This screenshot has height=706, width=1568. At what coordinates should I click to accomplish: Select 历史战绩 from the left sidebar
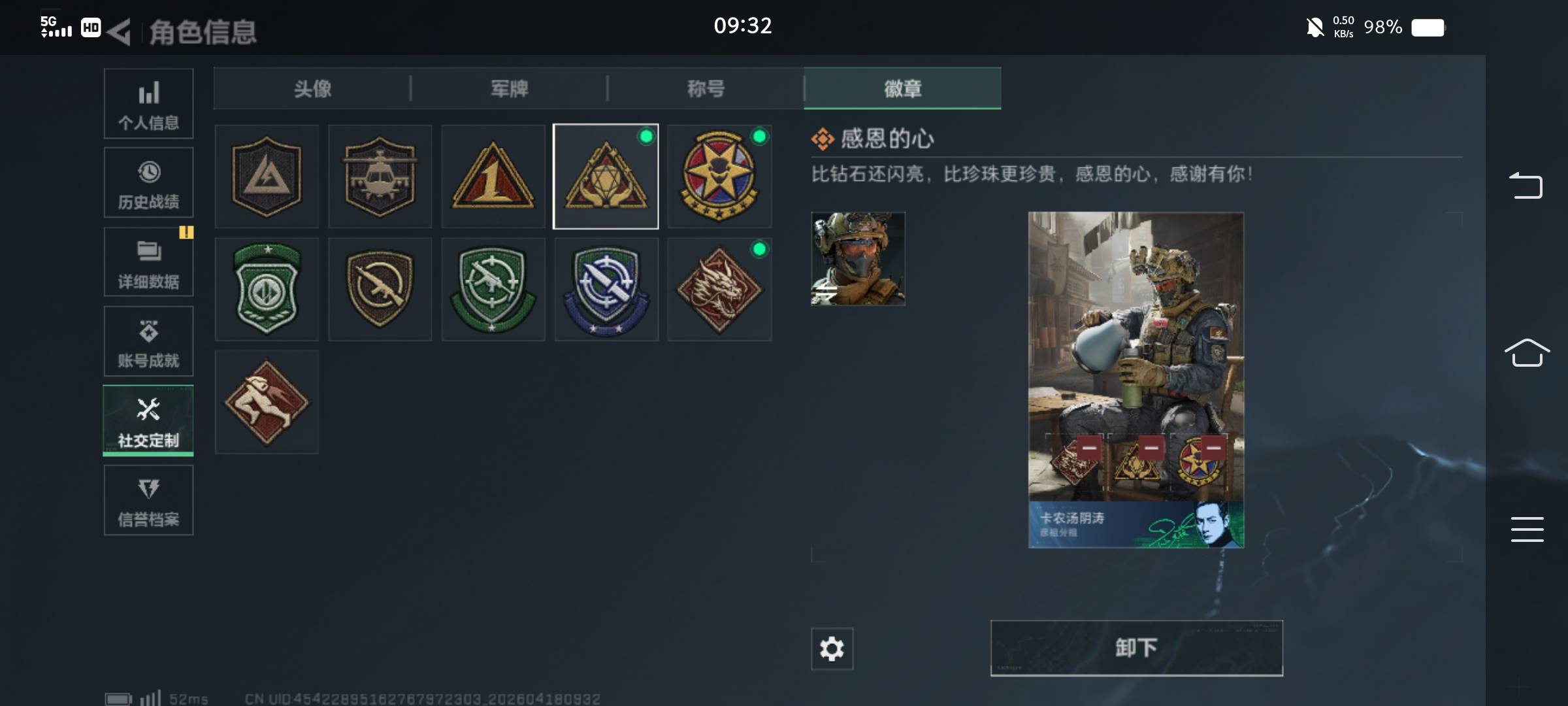(148, 183)
